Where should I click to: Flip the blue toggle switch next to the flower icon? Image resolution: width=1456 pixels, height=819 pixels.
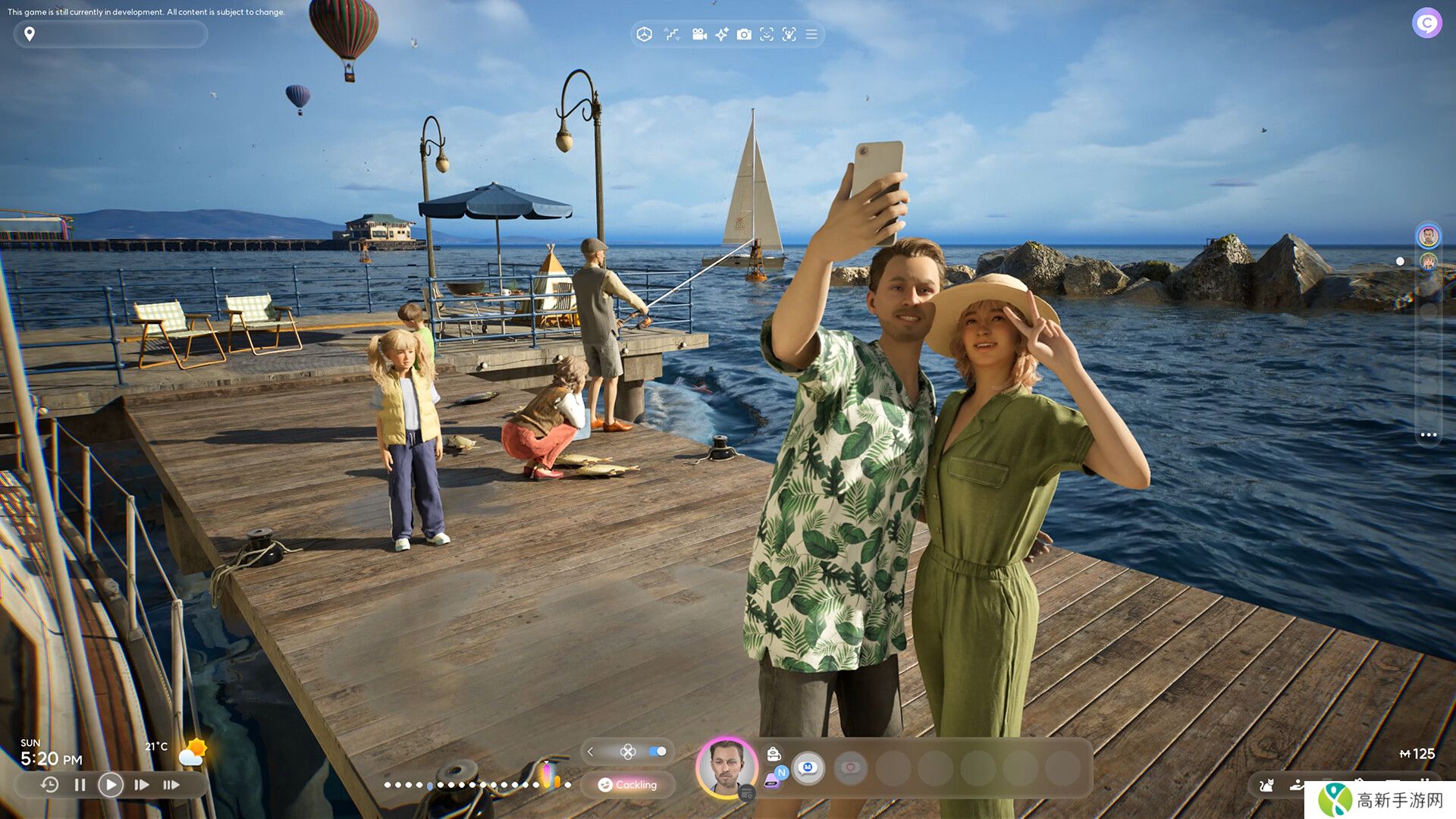pos(657,752)
